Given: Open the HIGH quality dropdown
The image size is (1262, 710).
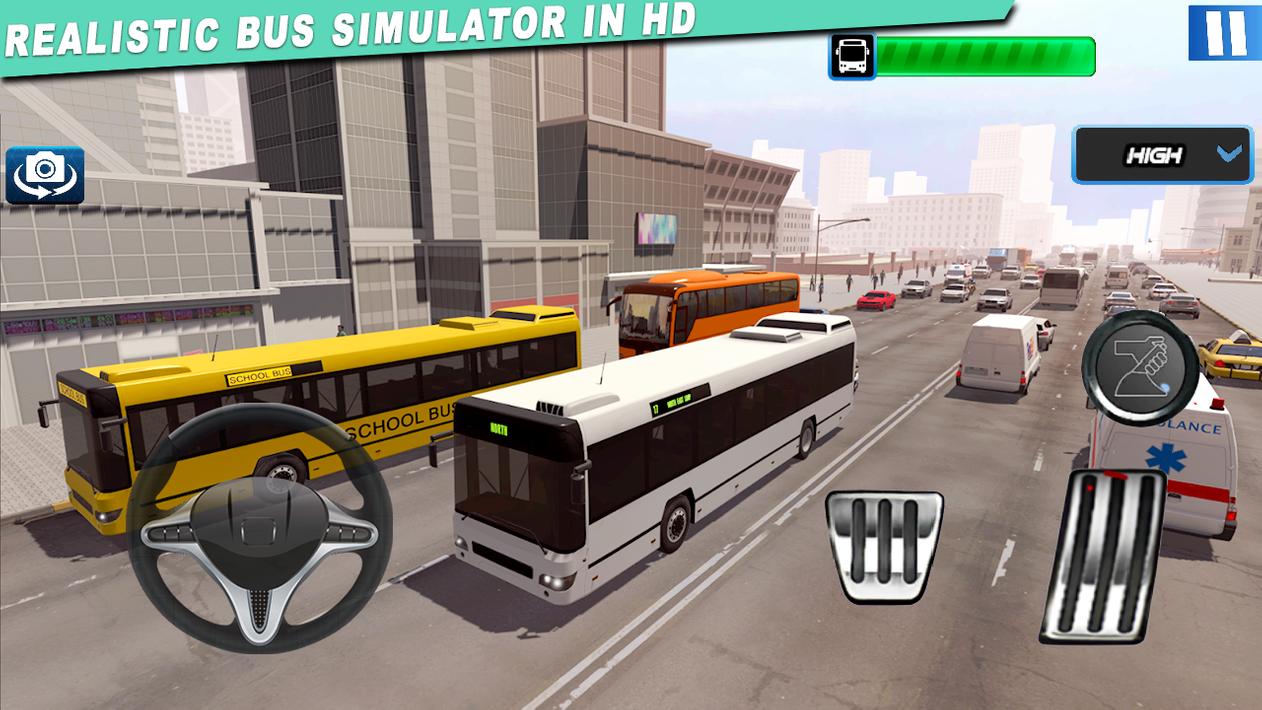Looking at the screenshot, I should [1162, 155].
